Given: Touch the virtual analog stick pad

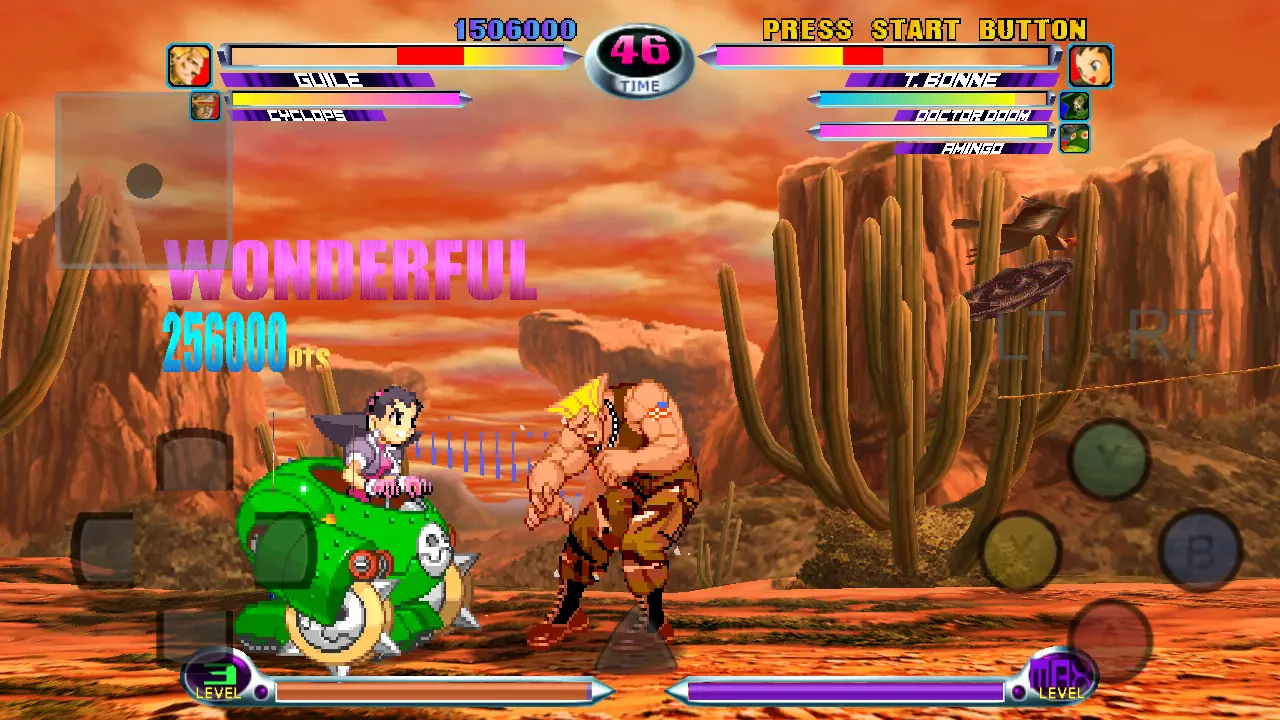Looking at the screenshot, I should pos(144,181).
